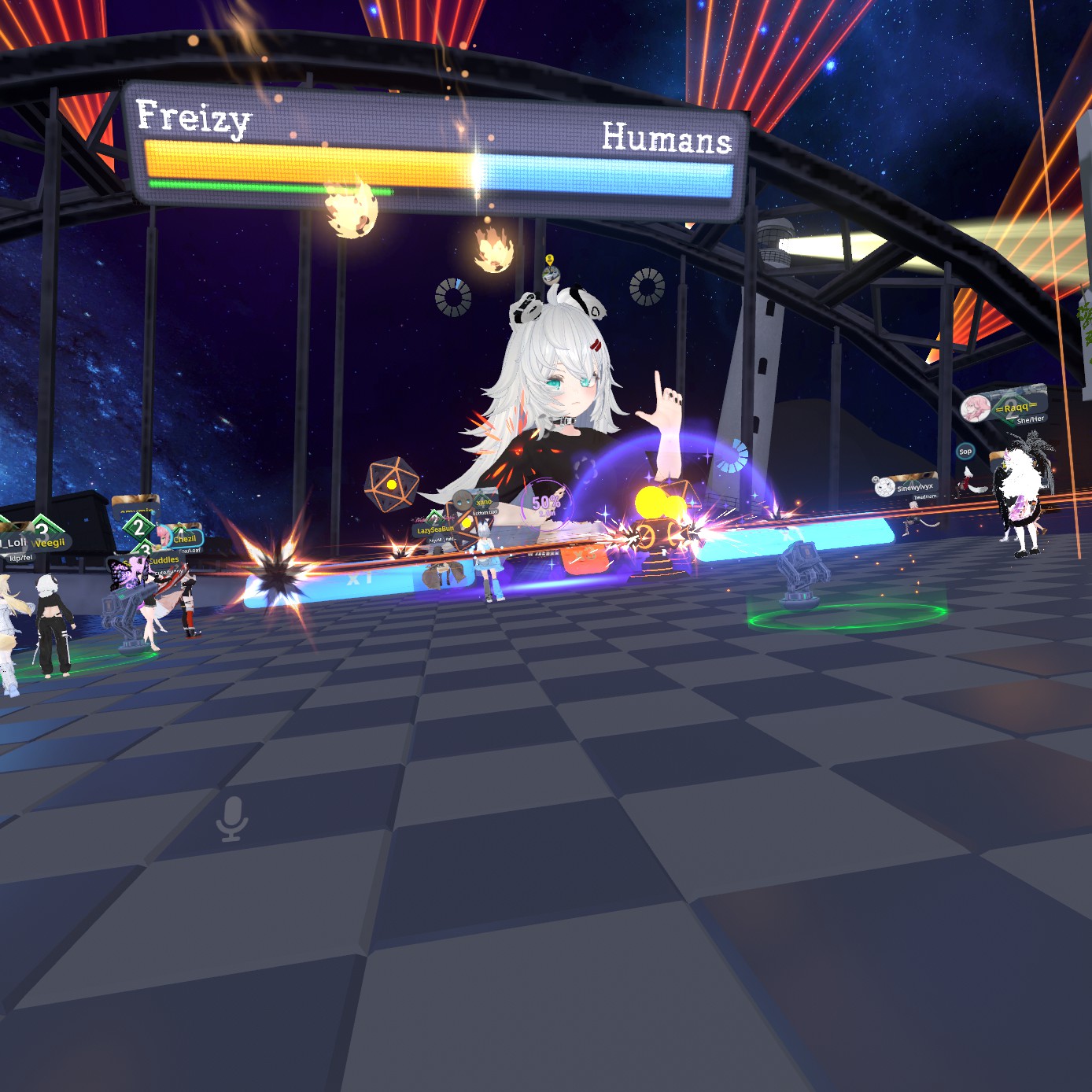Select the =Raqq= player nameplate
Screen dimensions: 1092x1092
point(1015,407)
